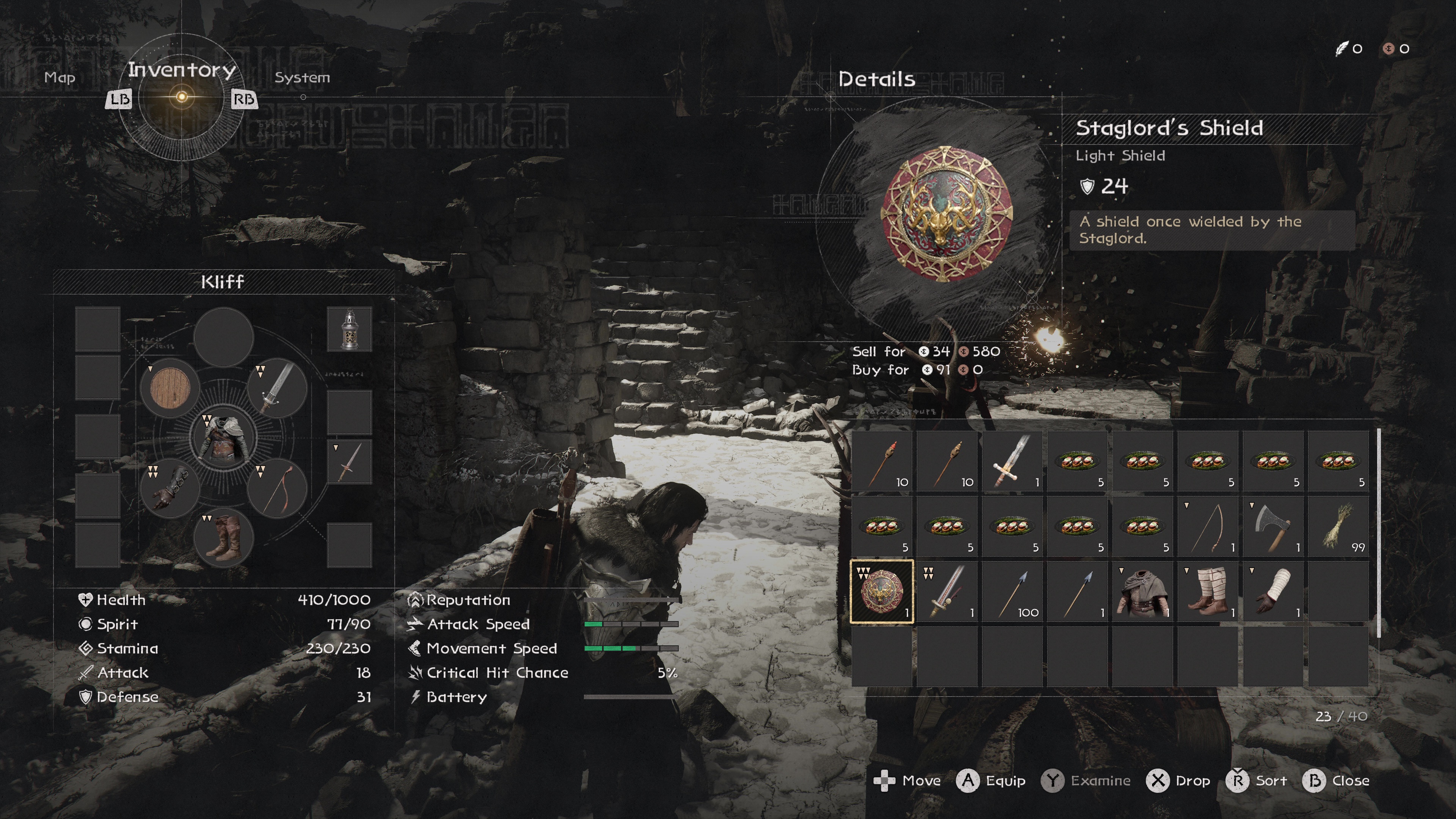This screenshot has width=1456, height=819.
Task: Select the axe in the inventory
Action: tap(1272, 526)
